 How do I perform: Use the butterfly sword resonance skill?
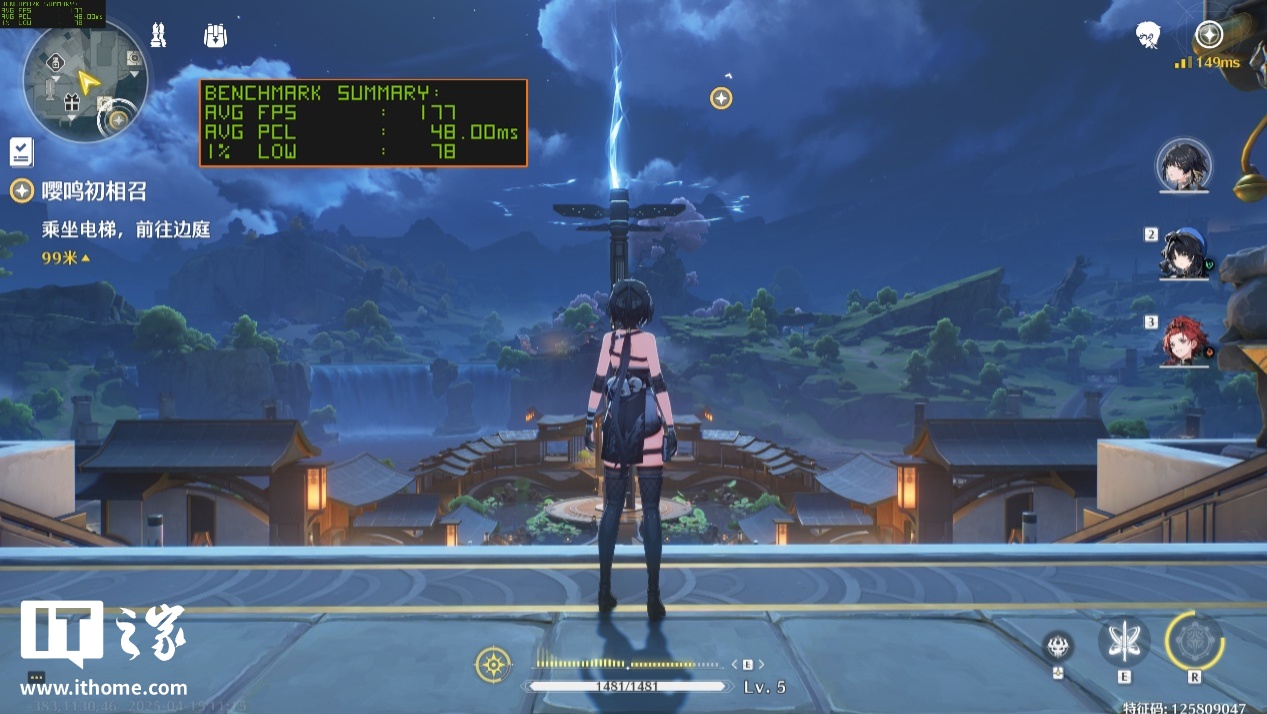[1124, 641]
